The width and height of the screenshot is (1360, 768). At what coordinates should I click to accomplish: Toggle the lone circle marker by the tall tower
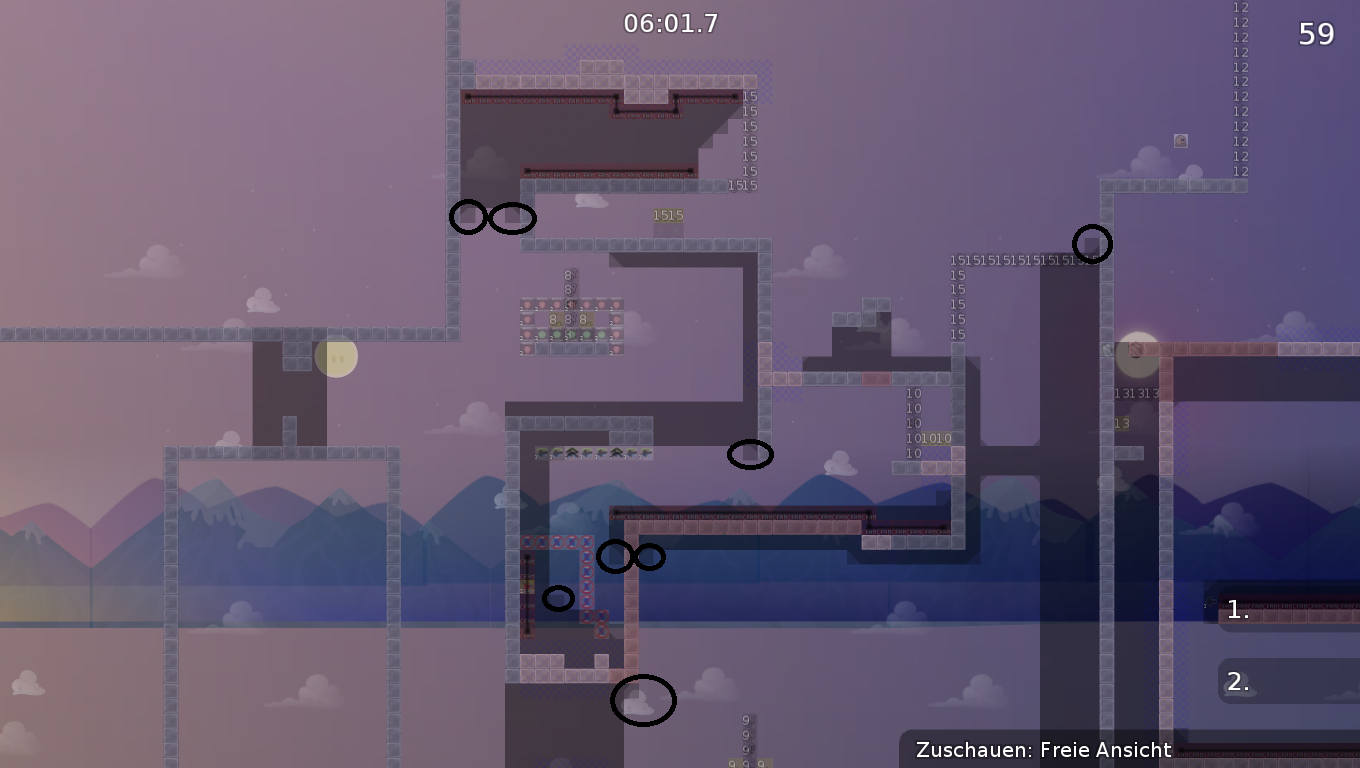pos(1092,243)
